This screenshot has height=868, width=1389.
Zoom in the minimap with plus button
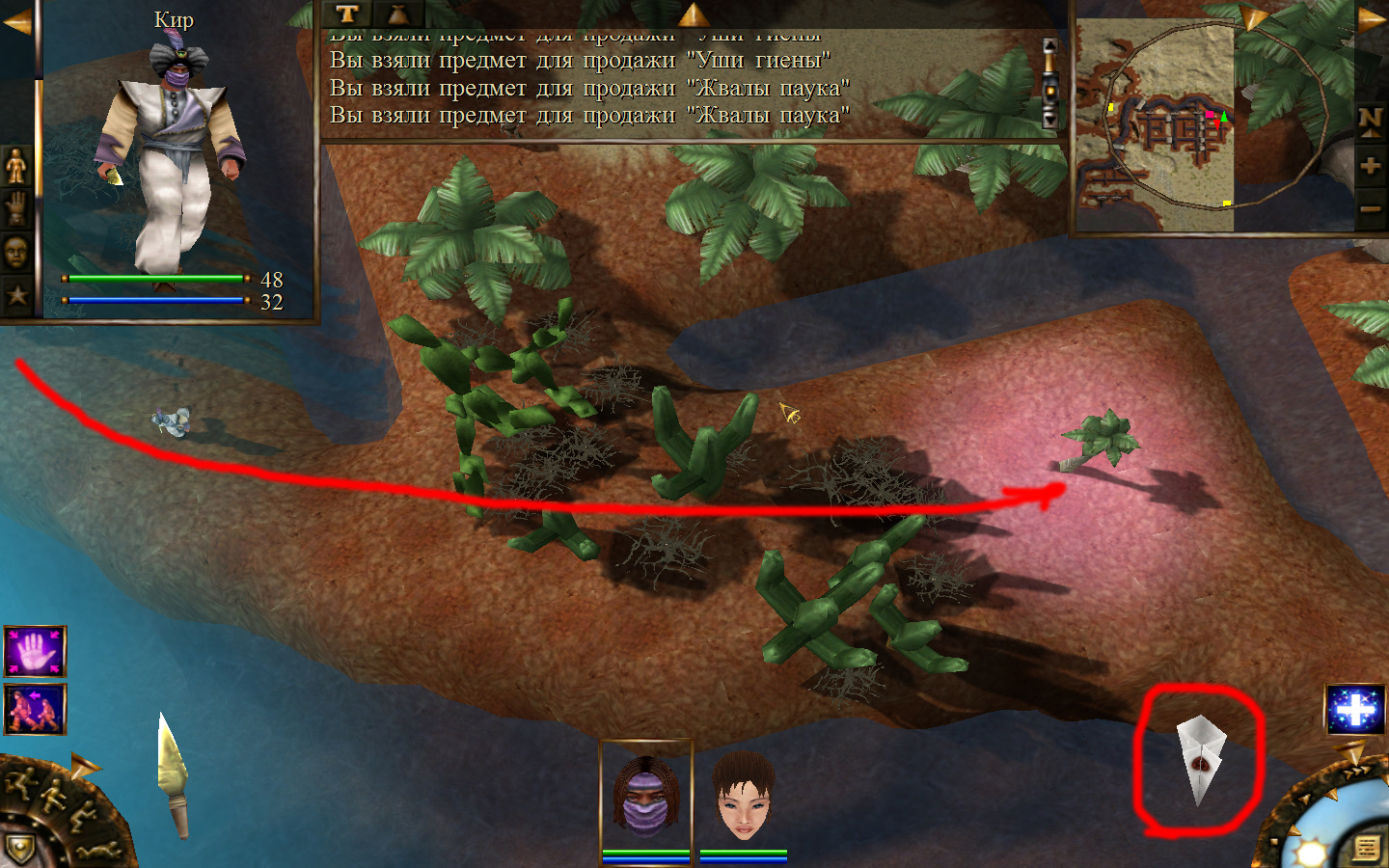1370,166
